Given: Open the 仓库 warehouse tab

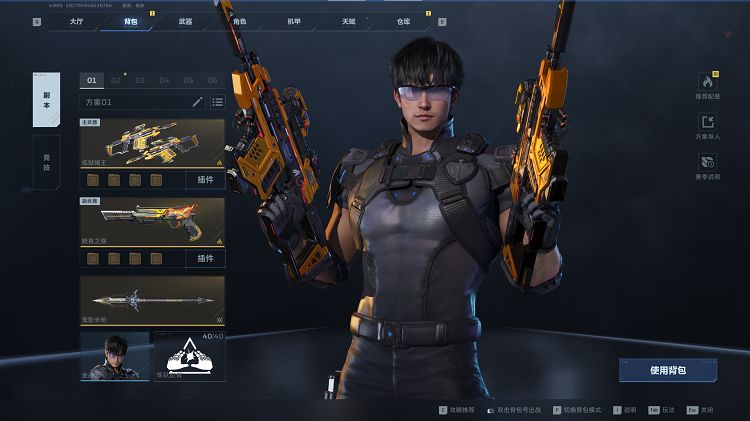Looking at the screenshot, I should click(x=403, y=20).
